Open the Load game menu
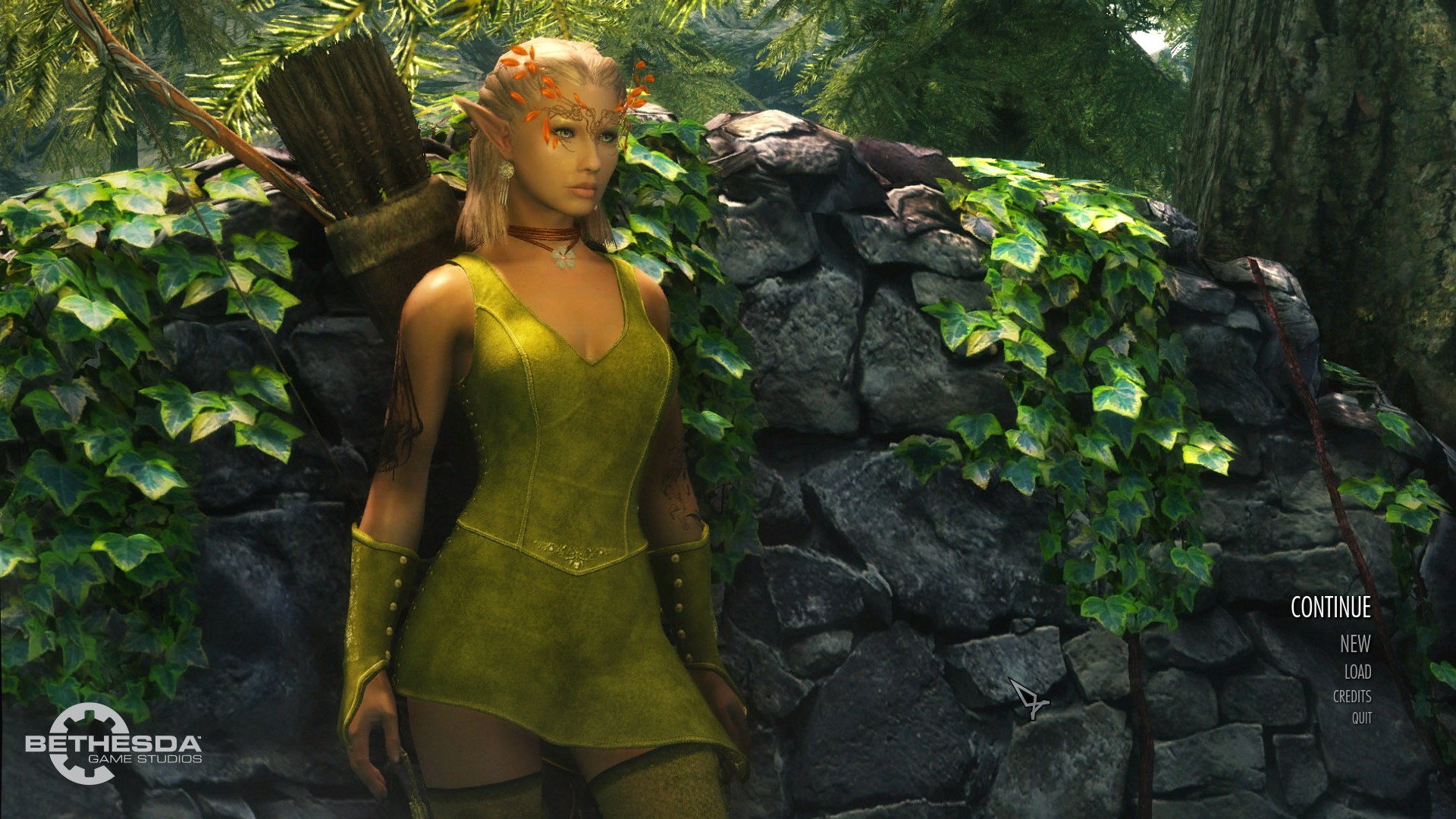The image size is (1456, 819). click(1357, 672)
